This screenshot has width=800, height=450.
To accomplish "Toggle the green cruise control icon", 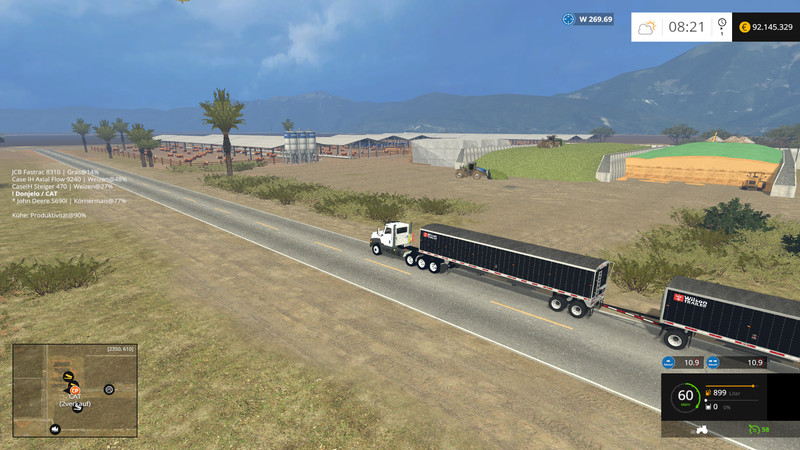I will [753, 429].
